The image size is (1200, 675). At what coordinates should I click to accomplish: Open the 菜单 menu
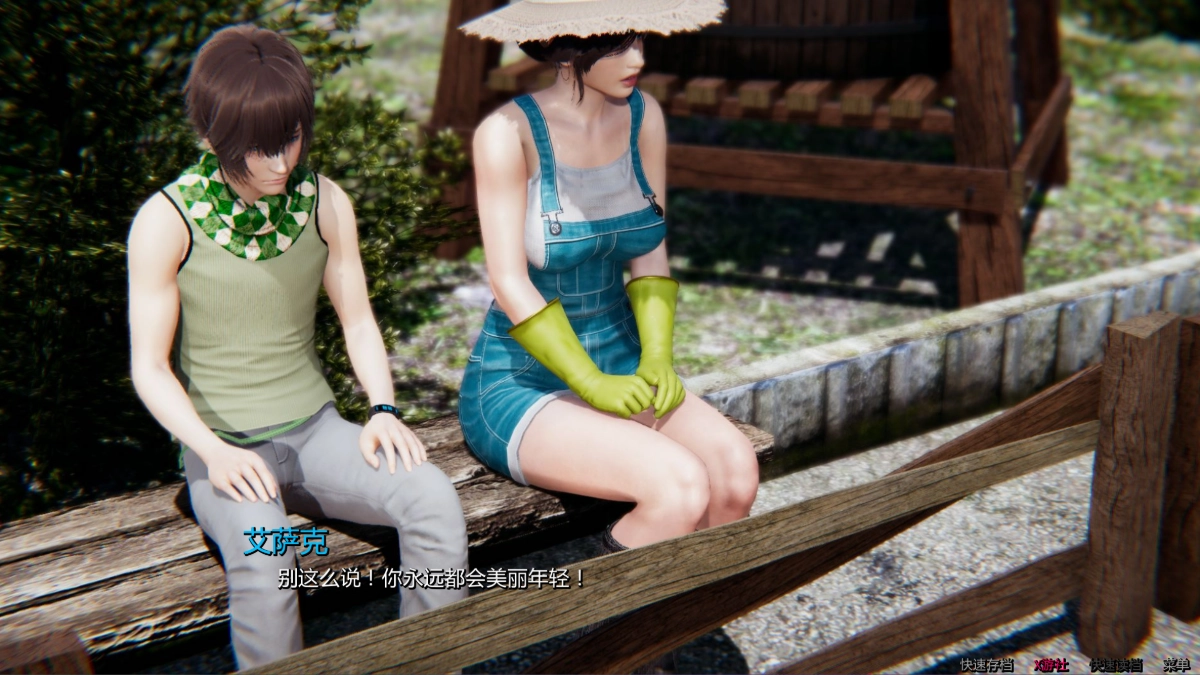(x=1176, y=664)
